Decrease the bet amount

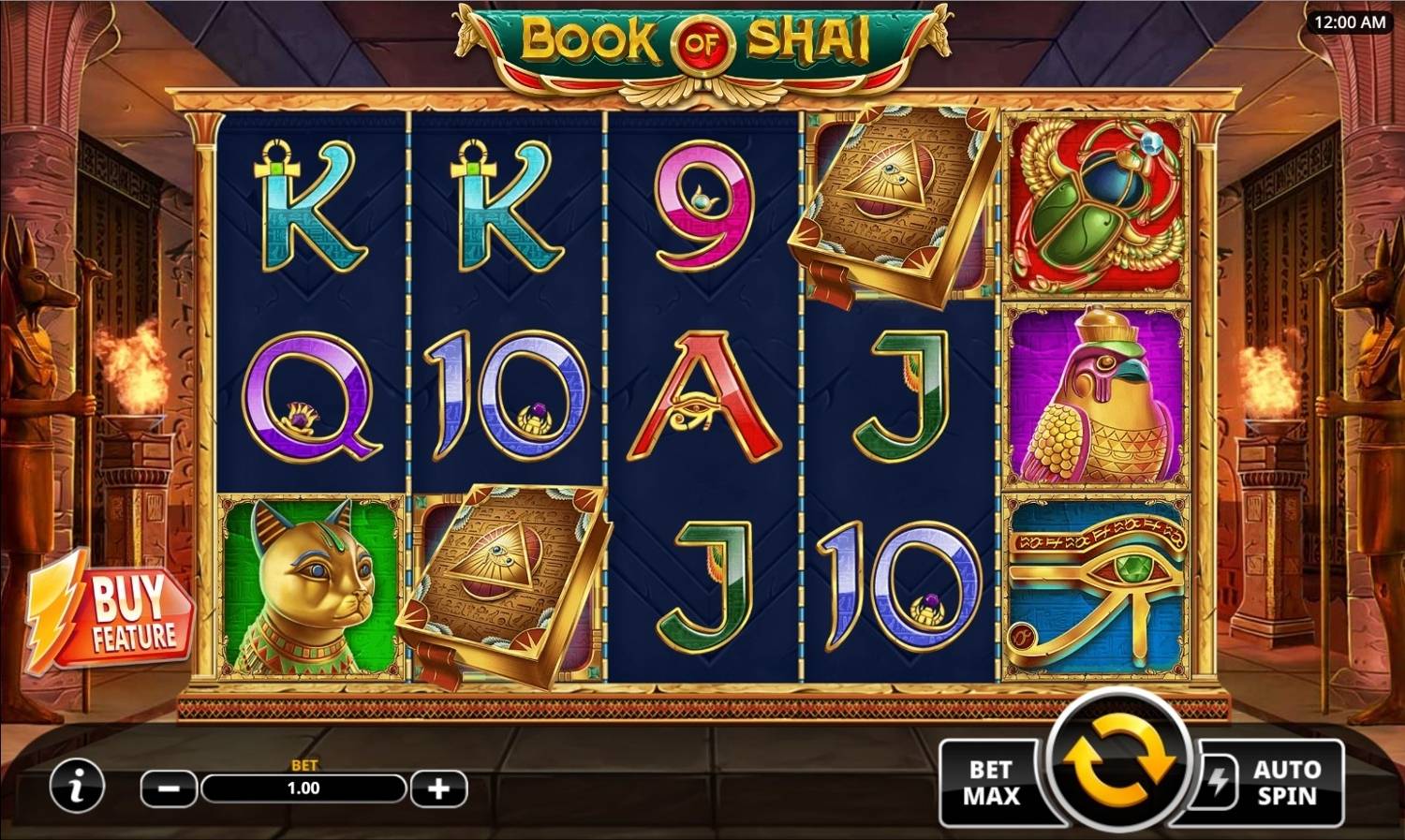coord(167,788)
